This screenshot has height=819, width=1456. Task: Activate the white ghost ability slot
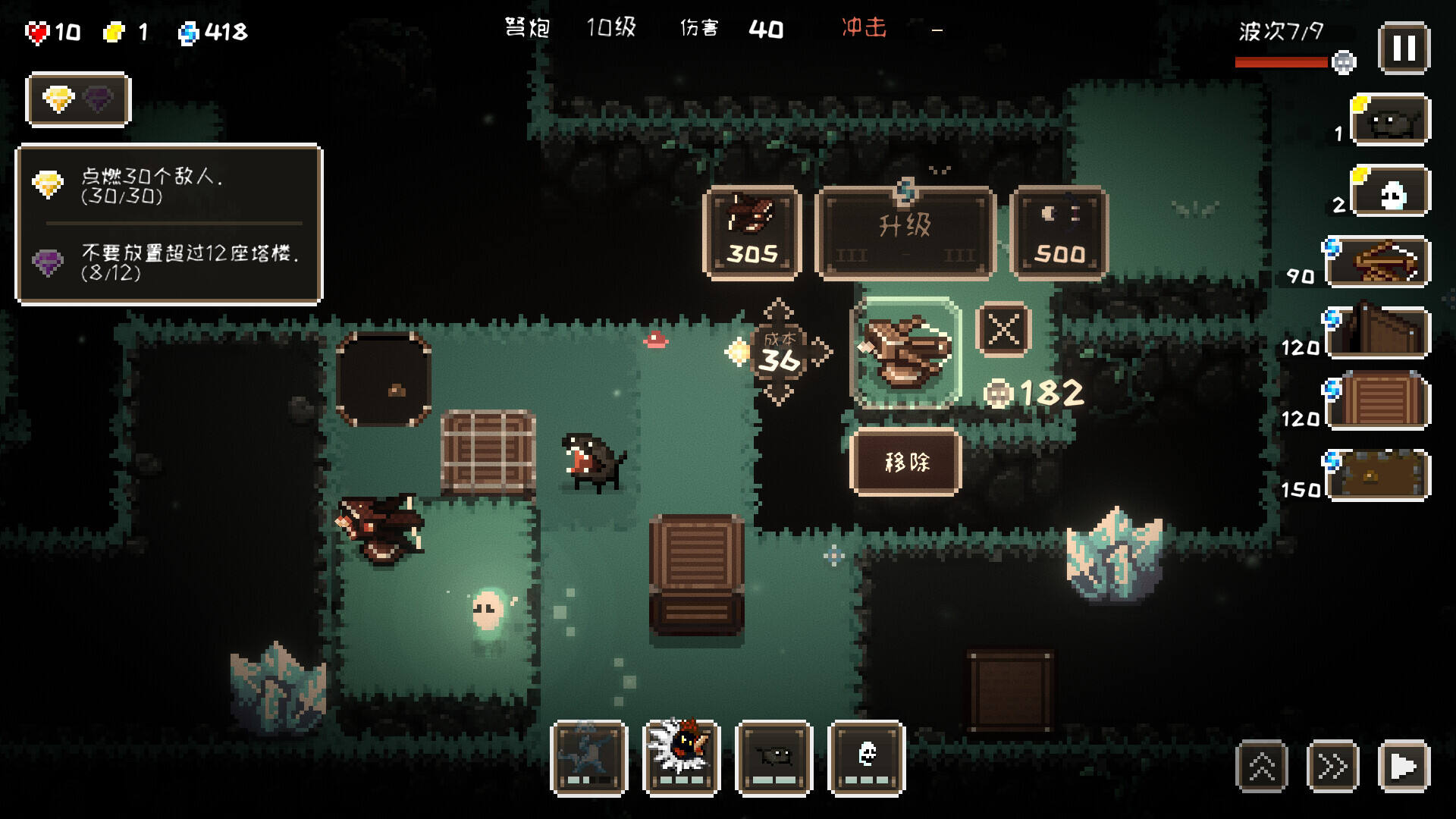point(867,758)
